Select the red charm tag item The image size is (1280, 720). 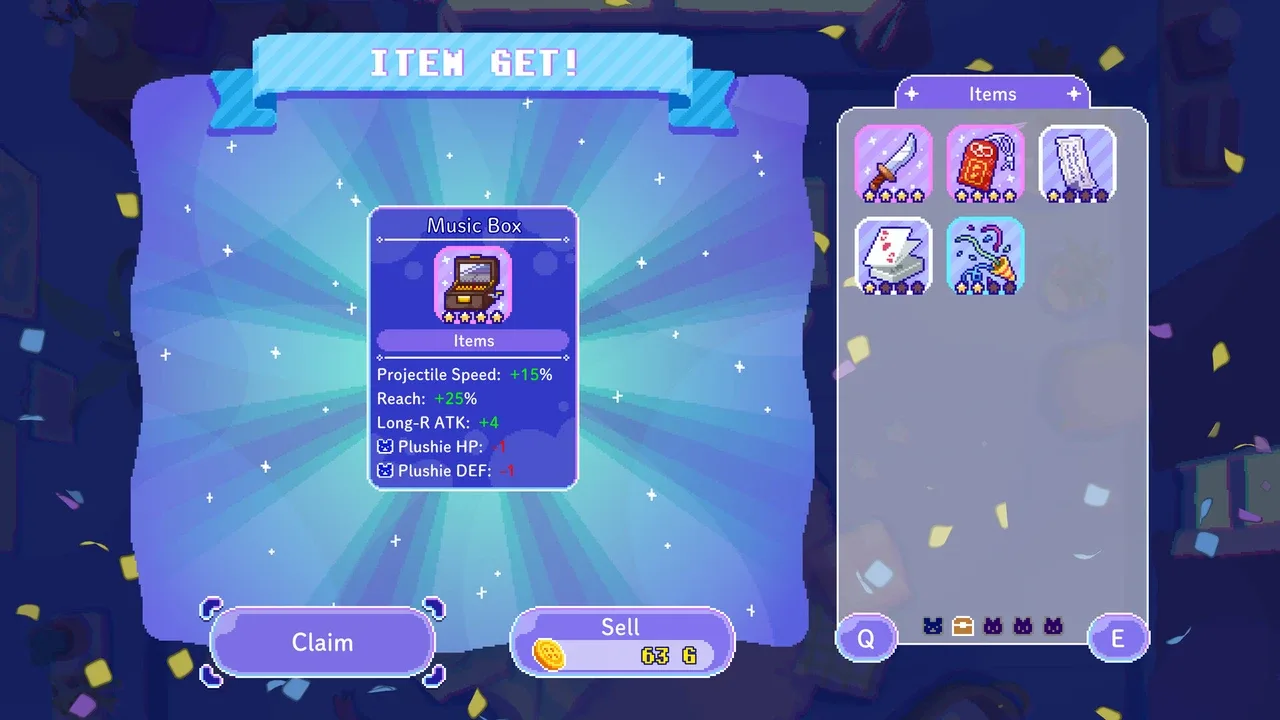985,164
